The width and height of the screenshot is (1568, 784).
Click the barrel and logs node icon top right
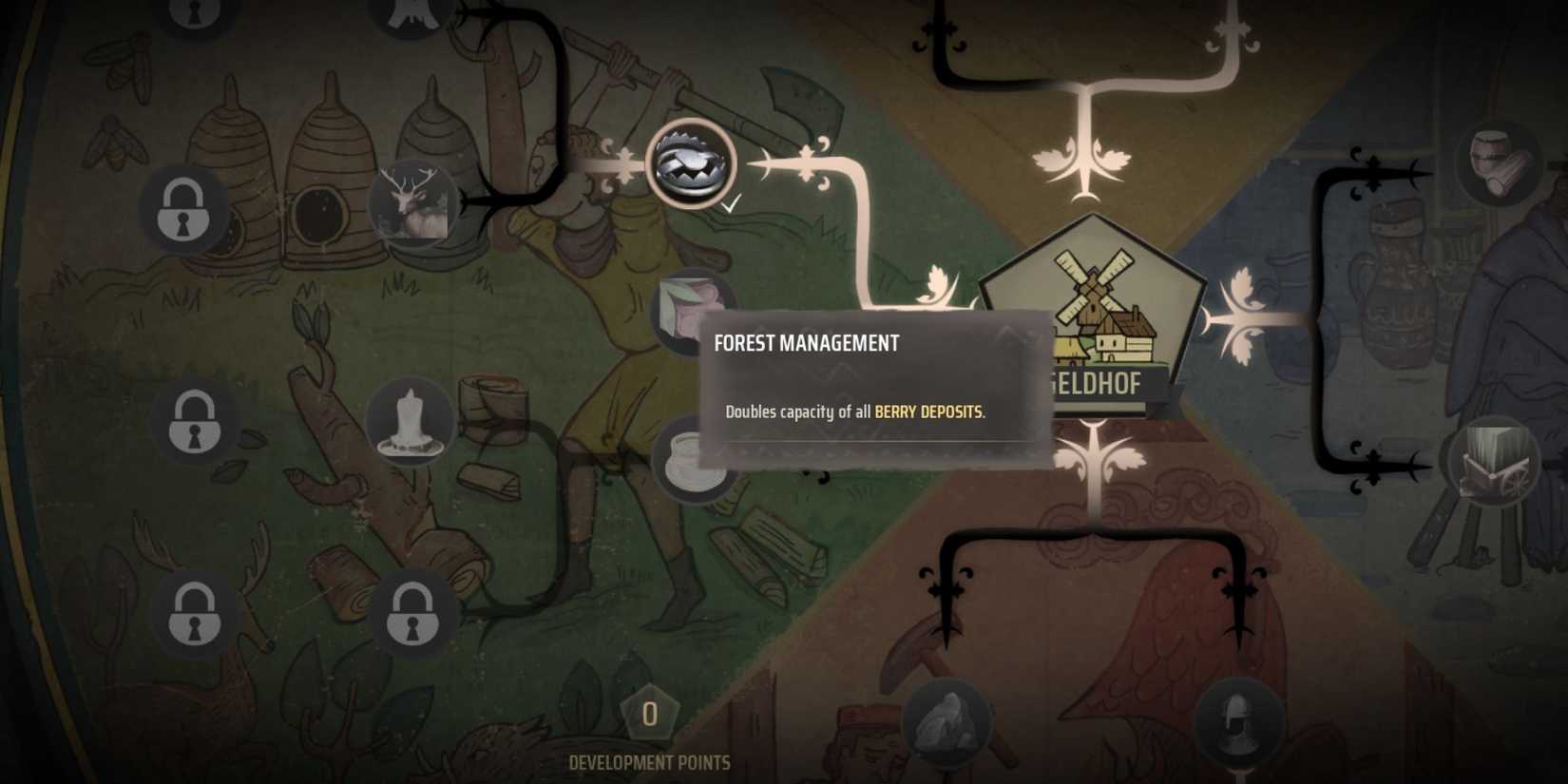1496,162
